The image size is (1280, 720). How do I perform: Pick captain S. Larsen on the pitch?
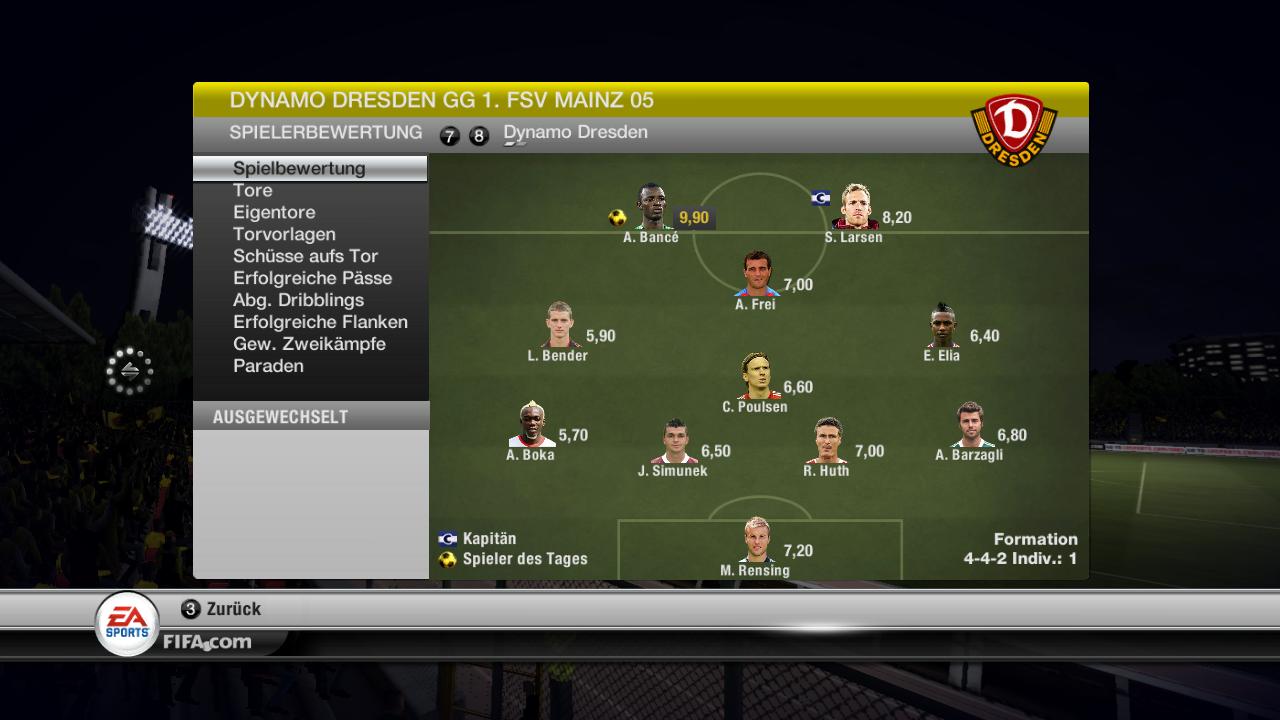click(x=855, y=207)
